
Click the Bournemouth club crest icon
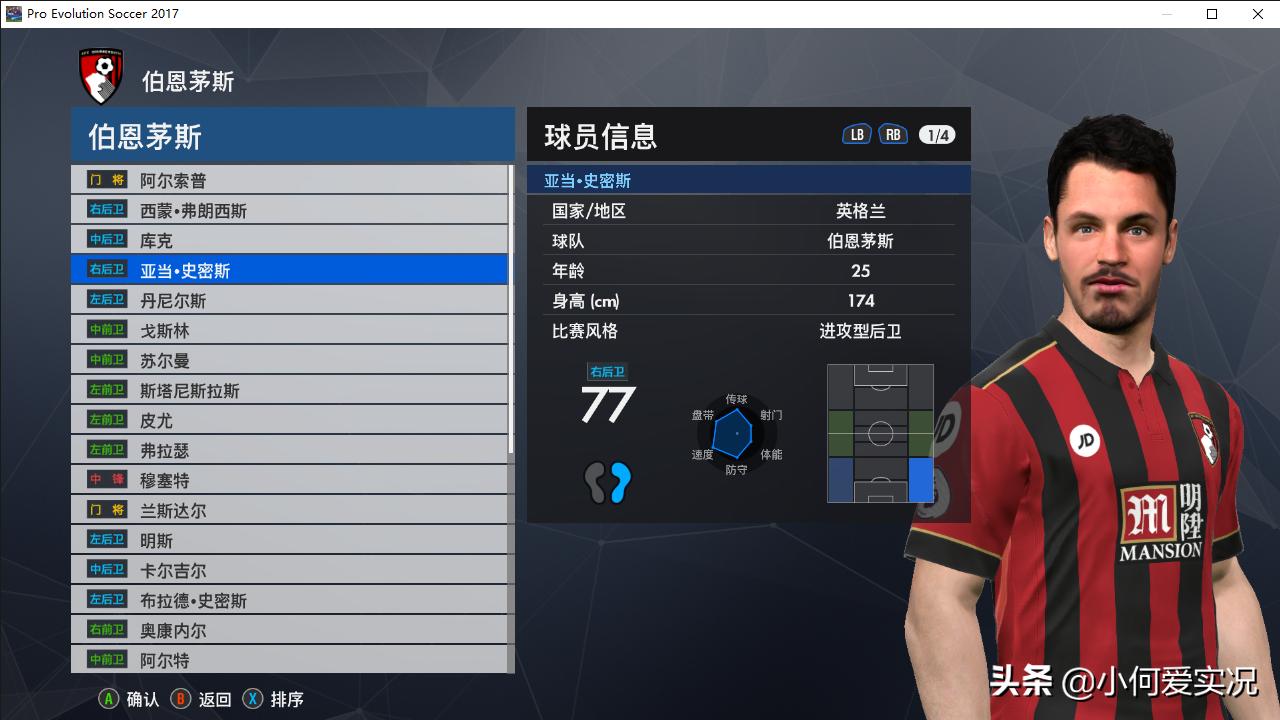(x=101, y=72)
